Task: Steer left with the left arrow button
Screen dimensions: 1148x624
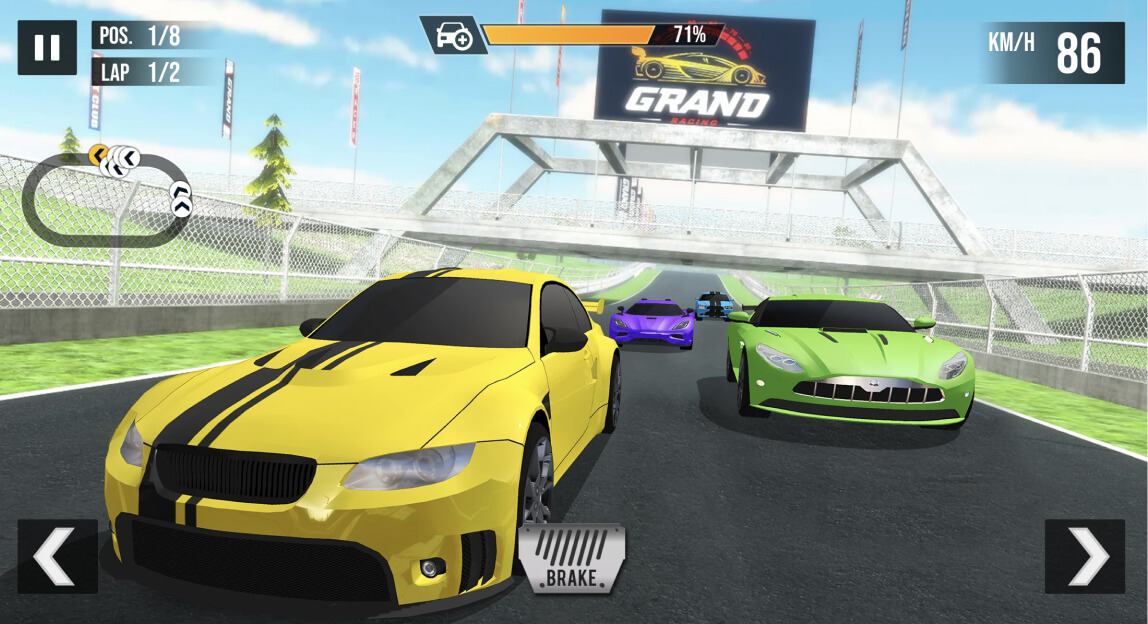Action: tap(57, 556)
